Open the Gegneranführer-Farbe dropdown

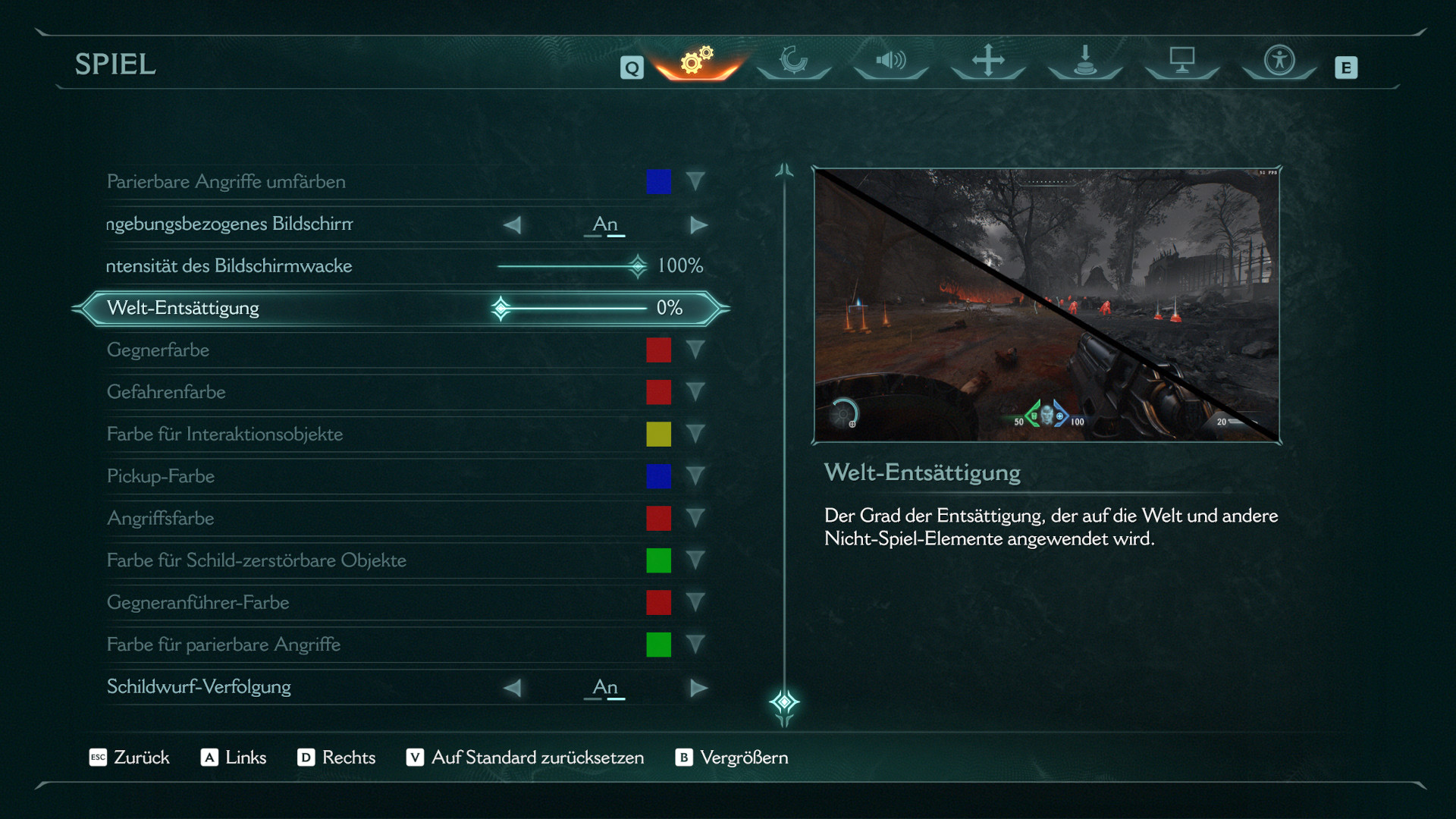click(695, 603)
